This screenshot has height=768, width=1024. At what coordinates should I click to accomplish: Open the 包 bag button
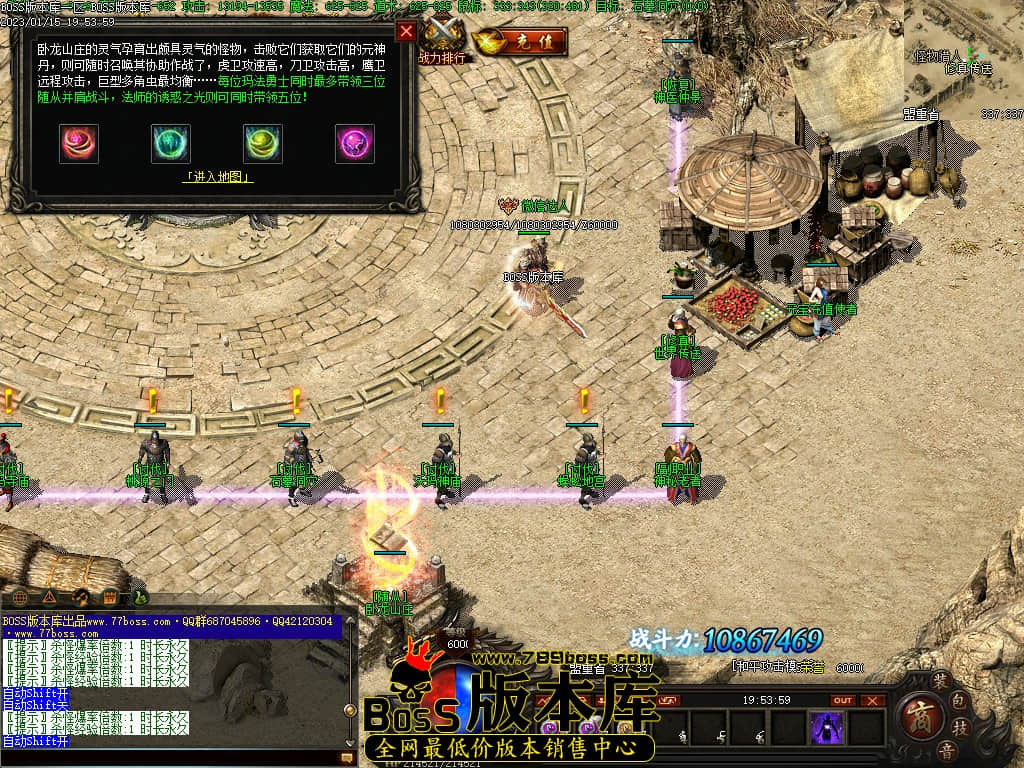957,697
